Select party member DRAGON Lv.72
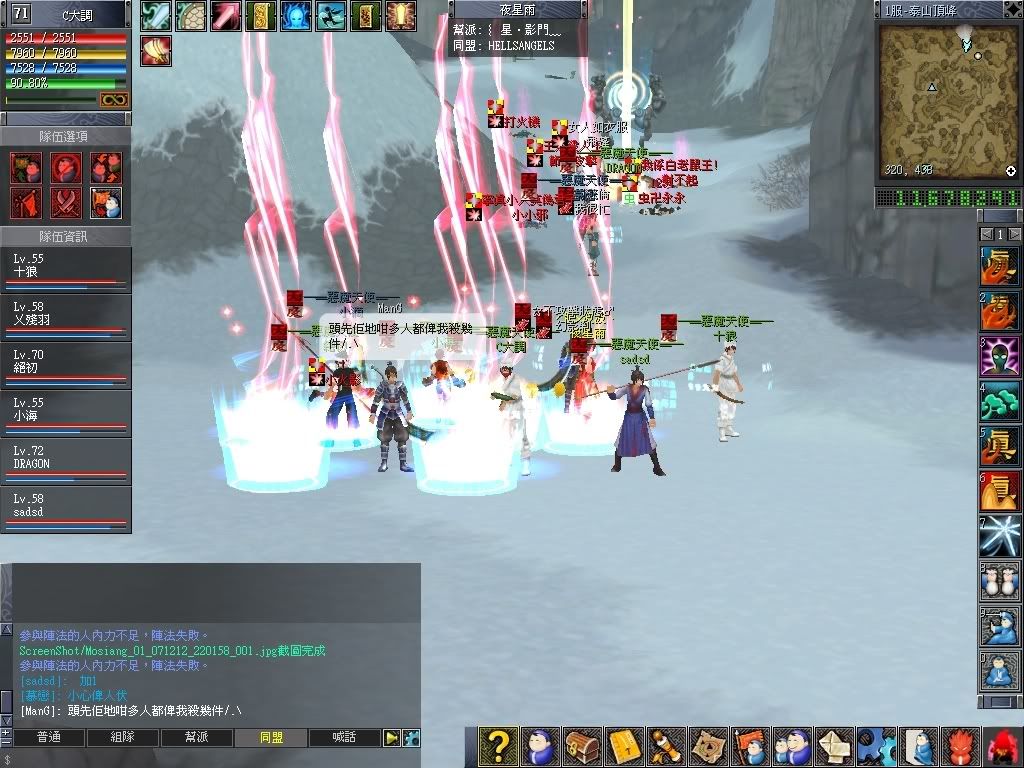This screenshot has width=1024, height=768. tap(65, 463)
